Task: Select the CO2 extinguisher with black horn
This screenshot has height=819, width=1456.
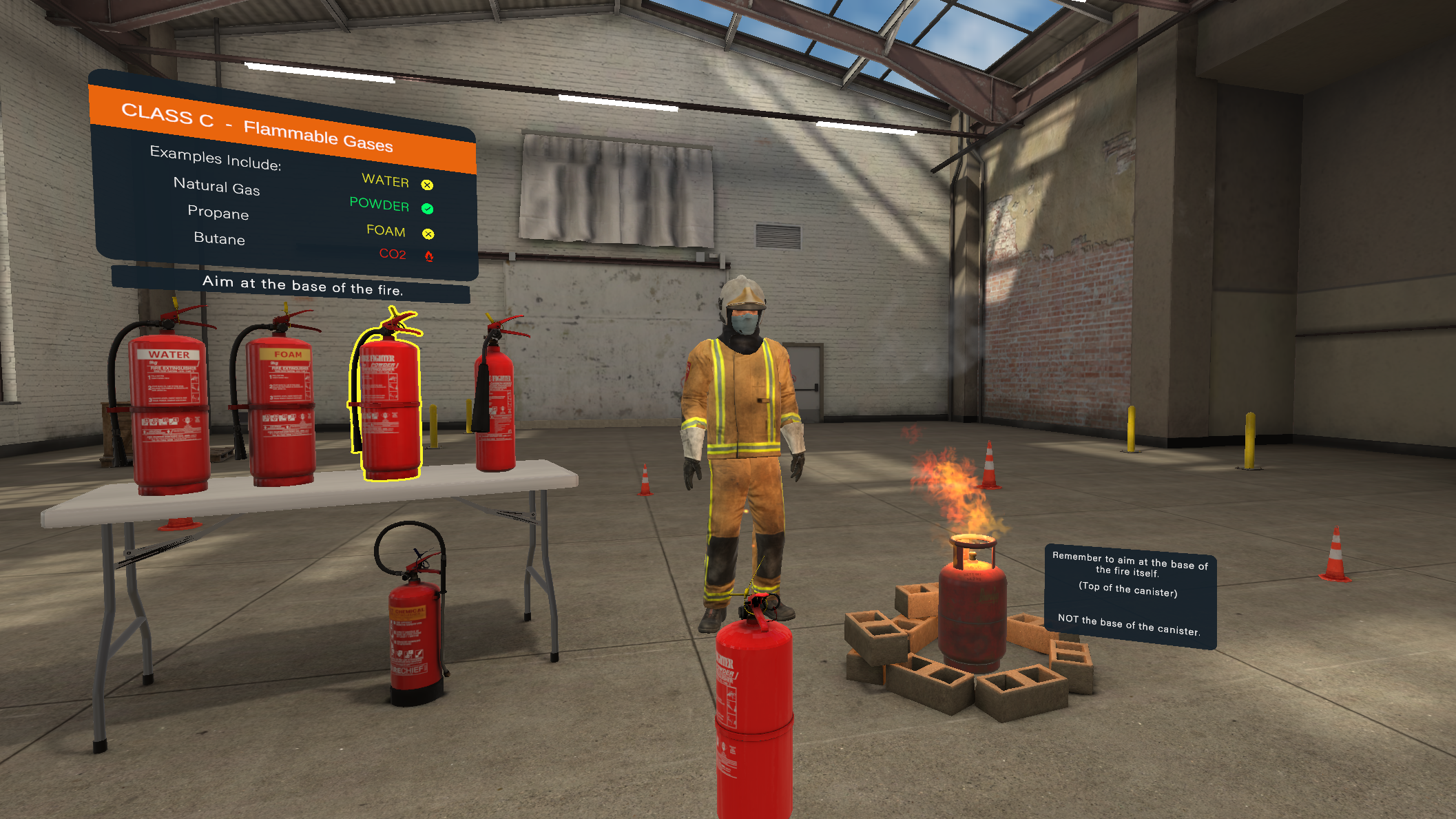Action: [x=496, y=406]
